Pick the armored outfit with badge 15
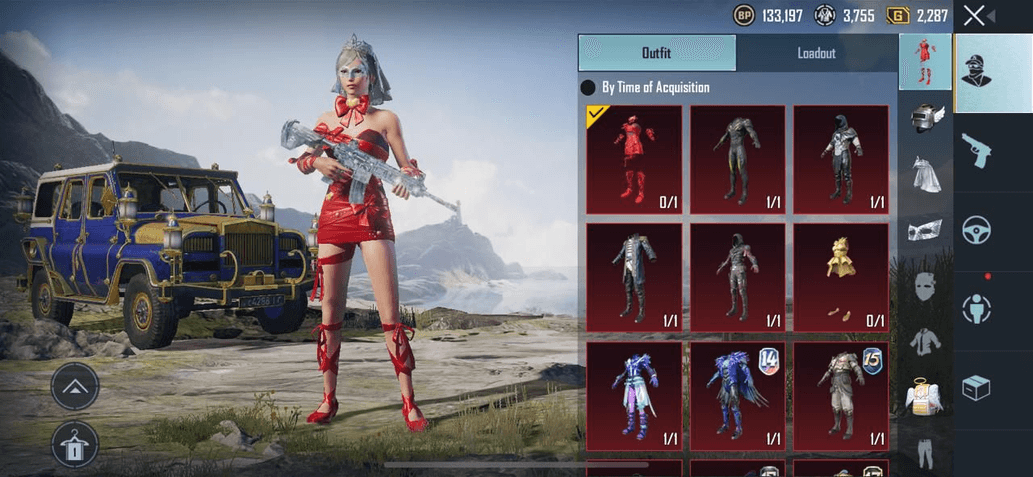Viewport: 1033px width, 477px height. click(840, 395)
